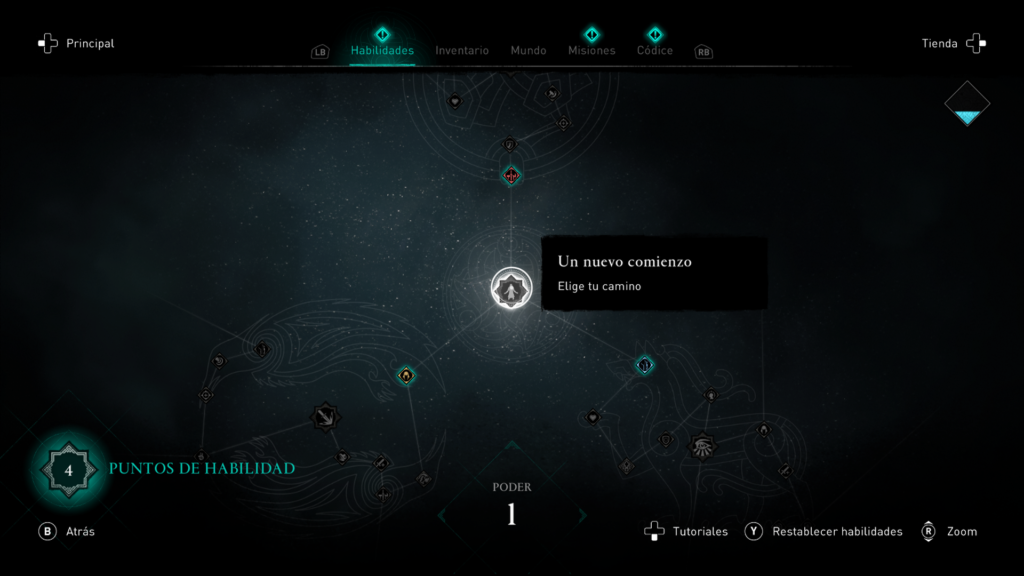Choose the yellow diamond skill node
1024x576 pixels.
click(406, 375)
